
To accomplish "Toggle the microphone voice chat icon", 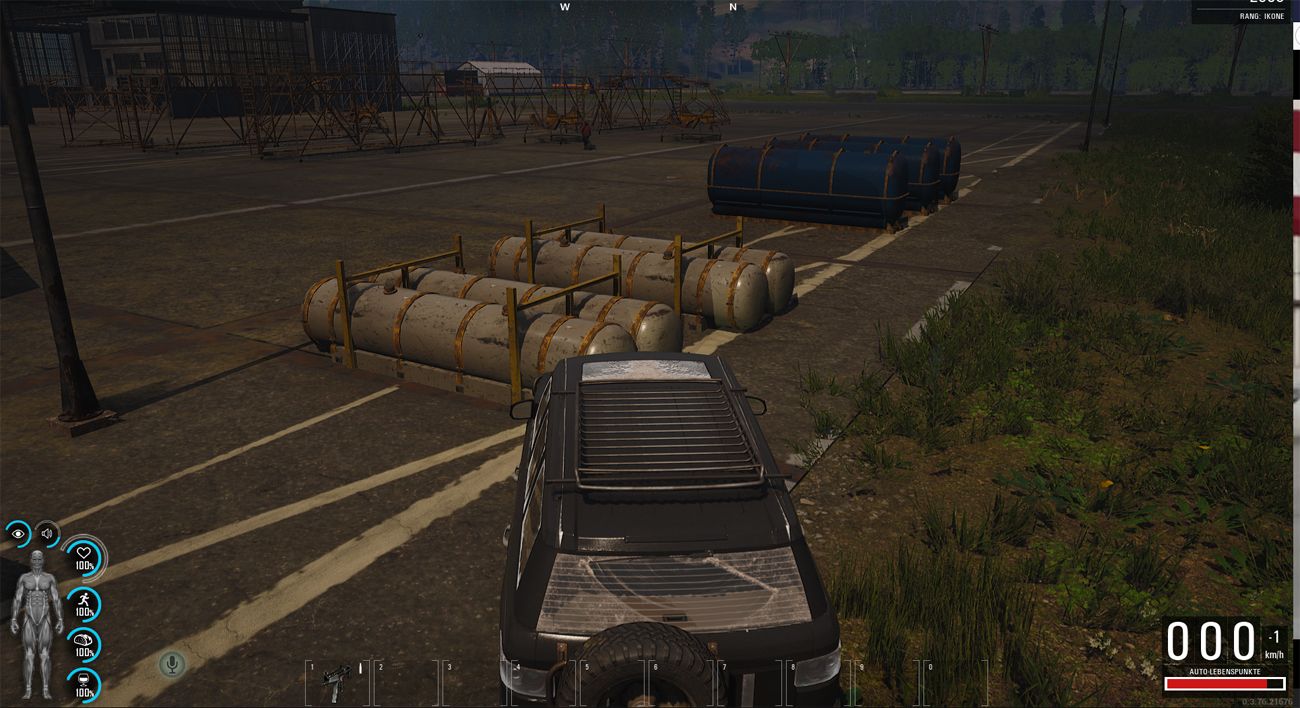I will [172, 663].
